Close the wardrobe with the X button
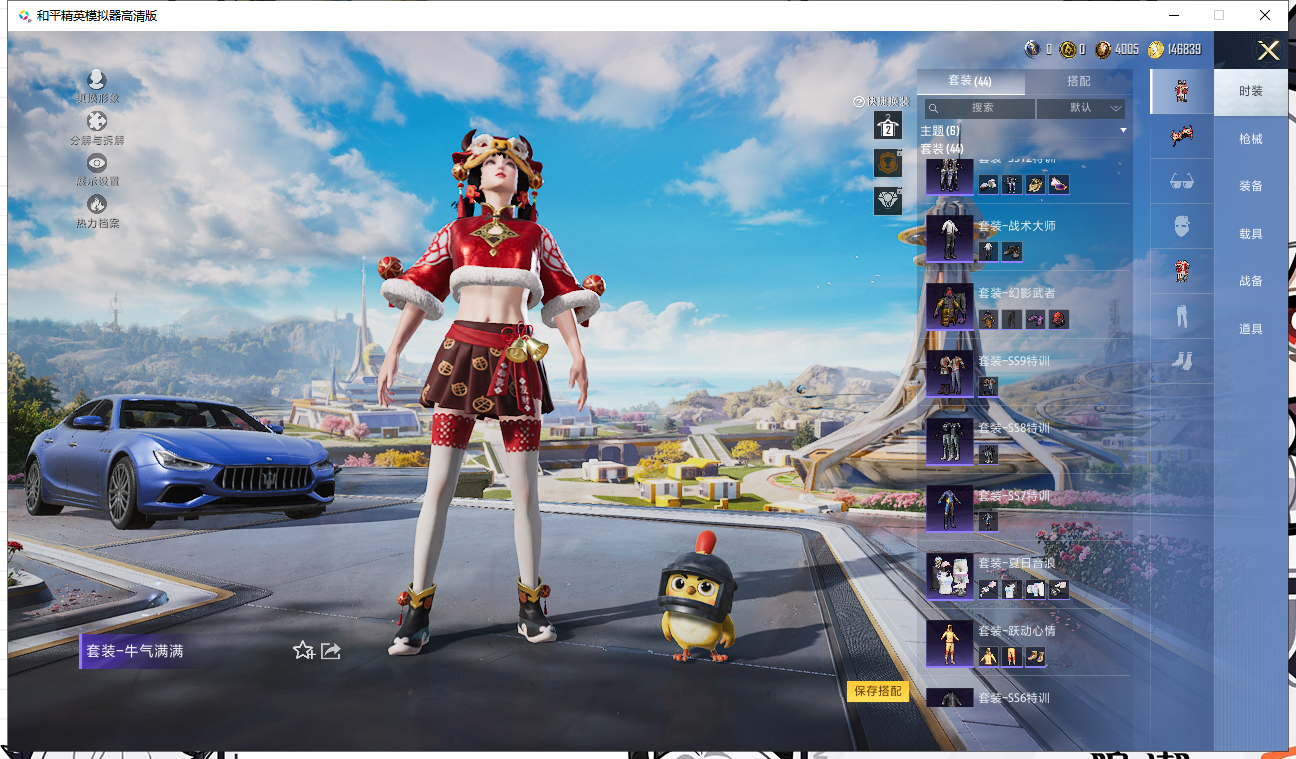The height and width of the screenshot is (759, 1296). point(1268,51)
